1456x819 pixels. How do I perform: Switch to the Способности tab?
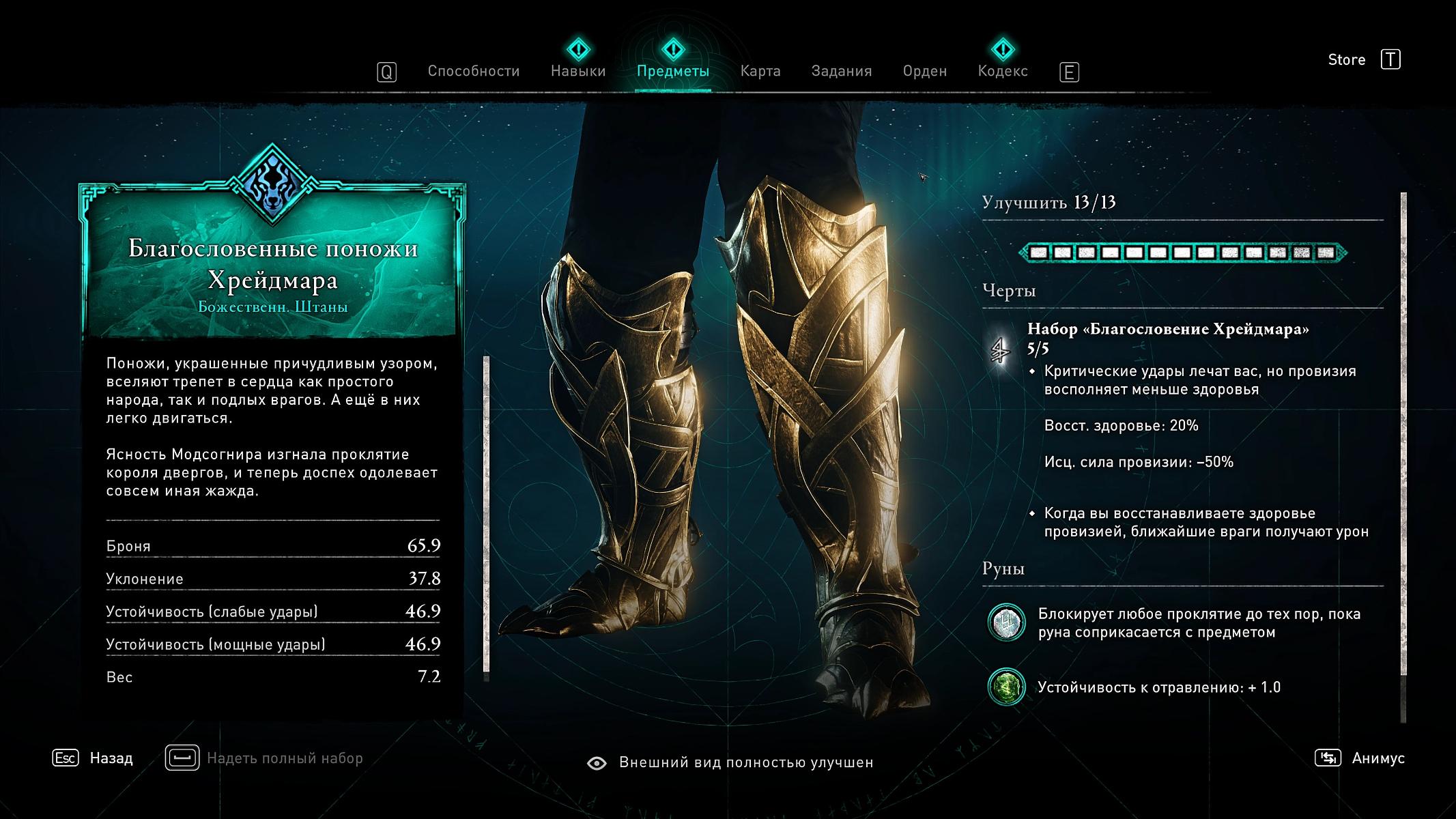pyautogui.click(x=474, y=72)
